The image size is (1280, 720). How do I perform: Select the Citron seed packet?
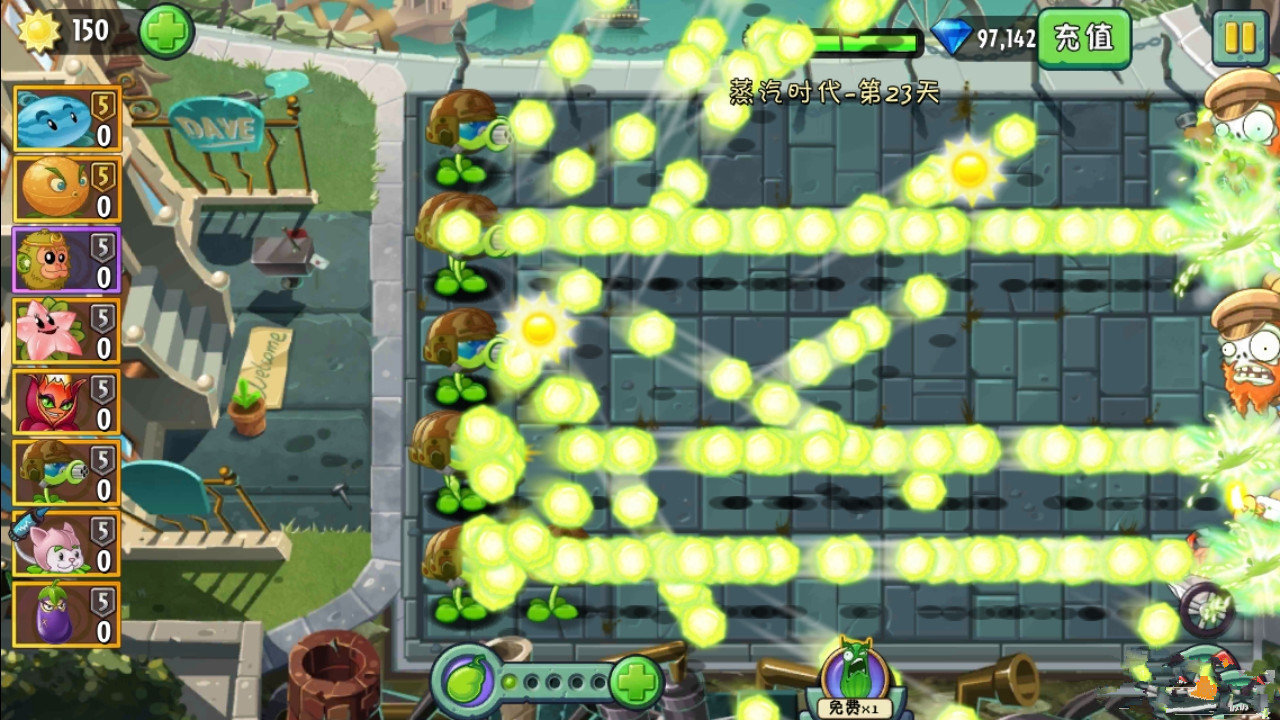click(x=65, y=187)
